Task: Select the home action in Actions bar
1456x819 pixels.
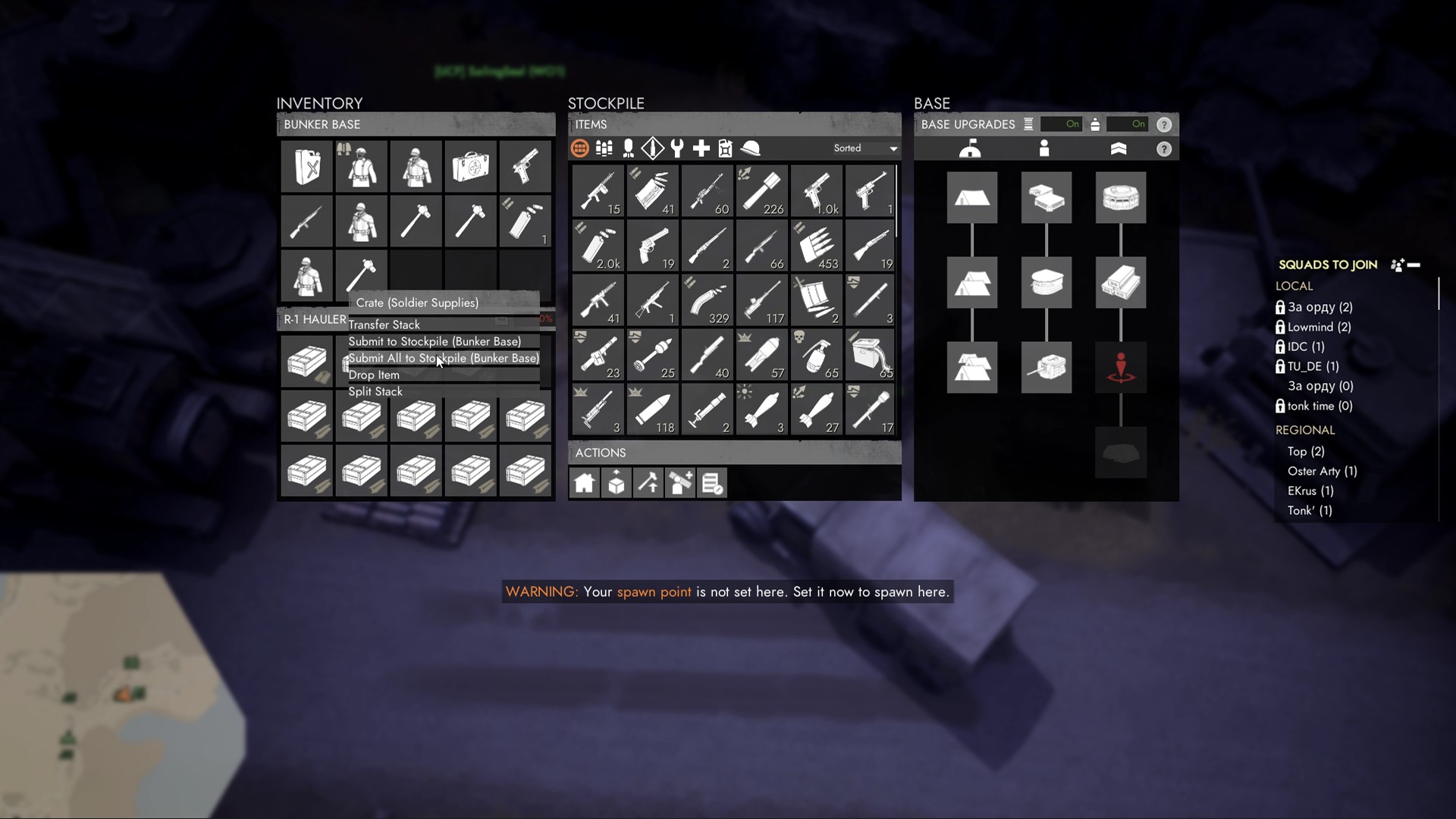Action: coord(585,483)
